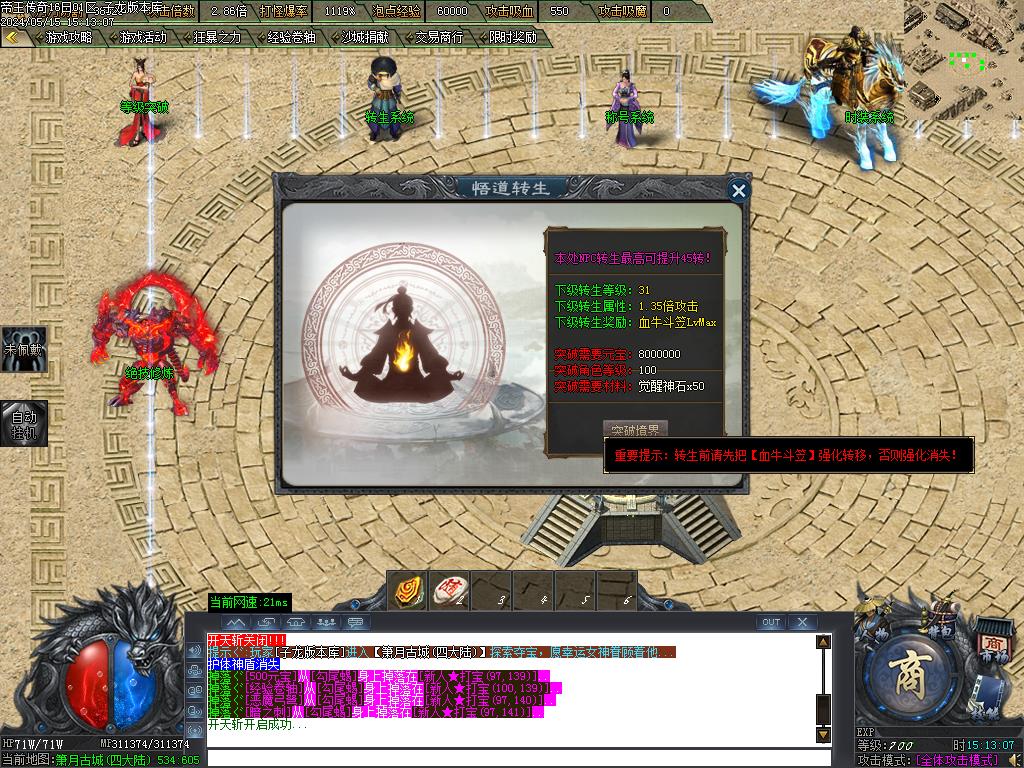
Task: Open the 背包 bag icon
Action: click(940, 632)
